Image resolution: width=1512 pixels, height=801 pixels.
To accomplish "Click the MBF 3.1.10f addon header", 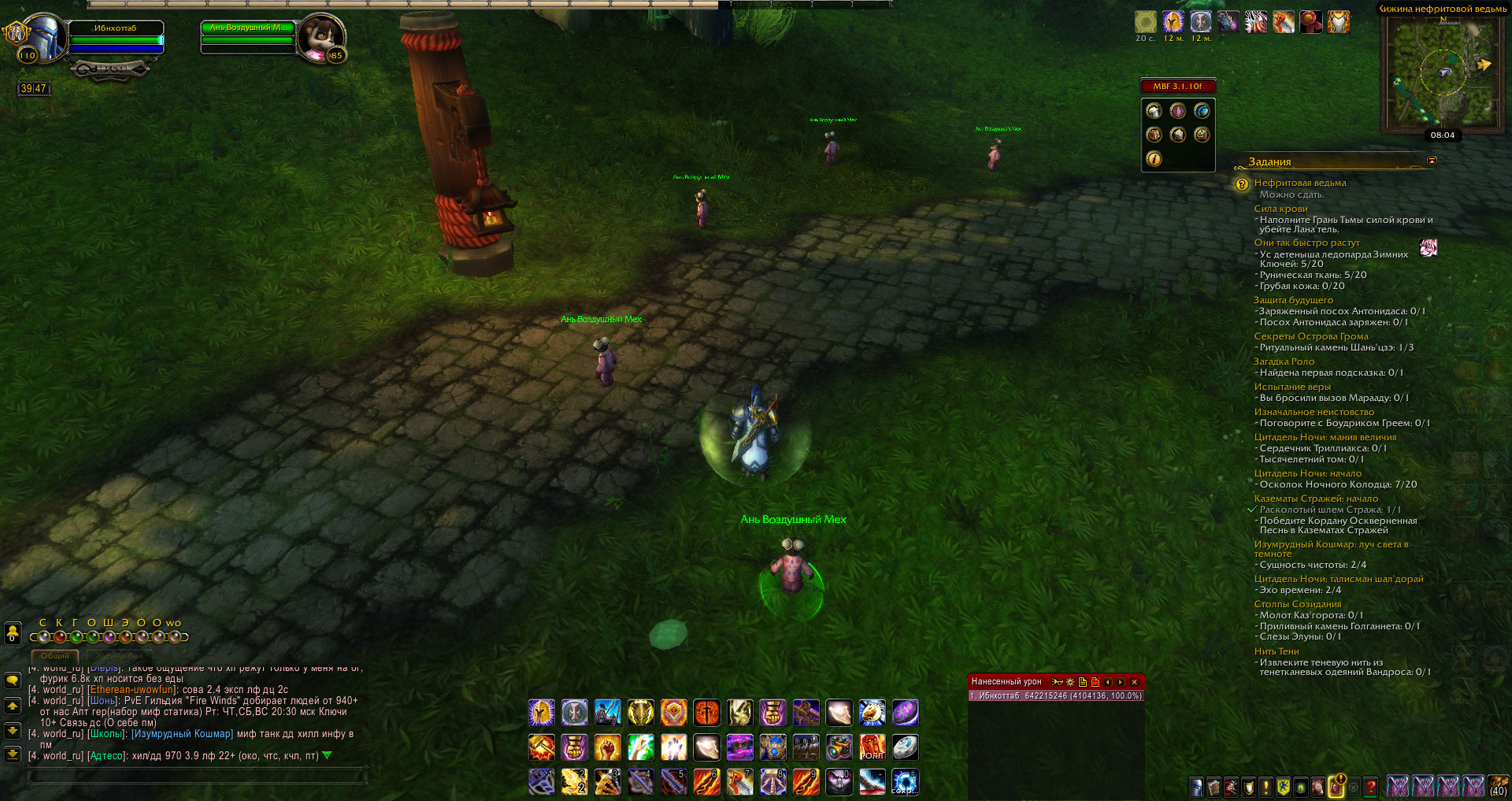I will 1177,86.
